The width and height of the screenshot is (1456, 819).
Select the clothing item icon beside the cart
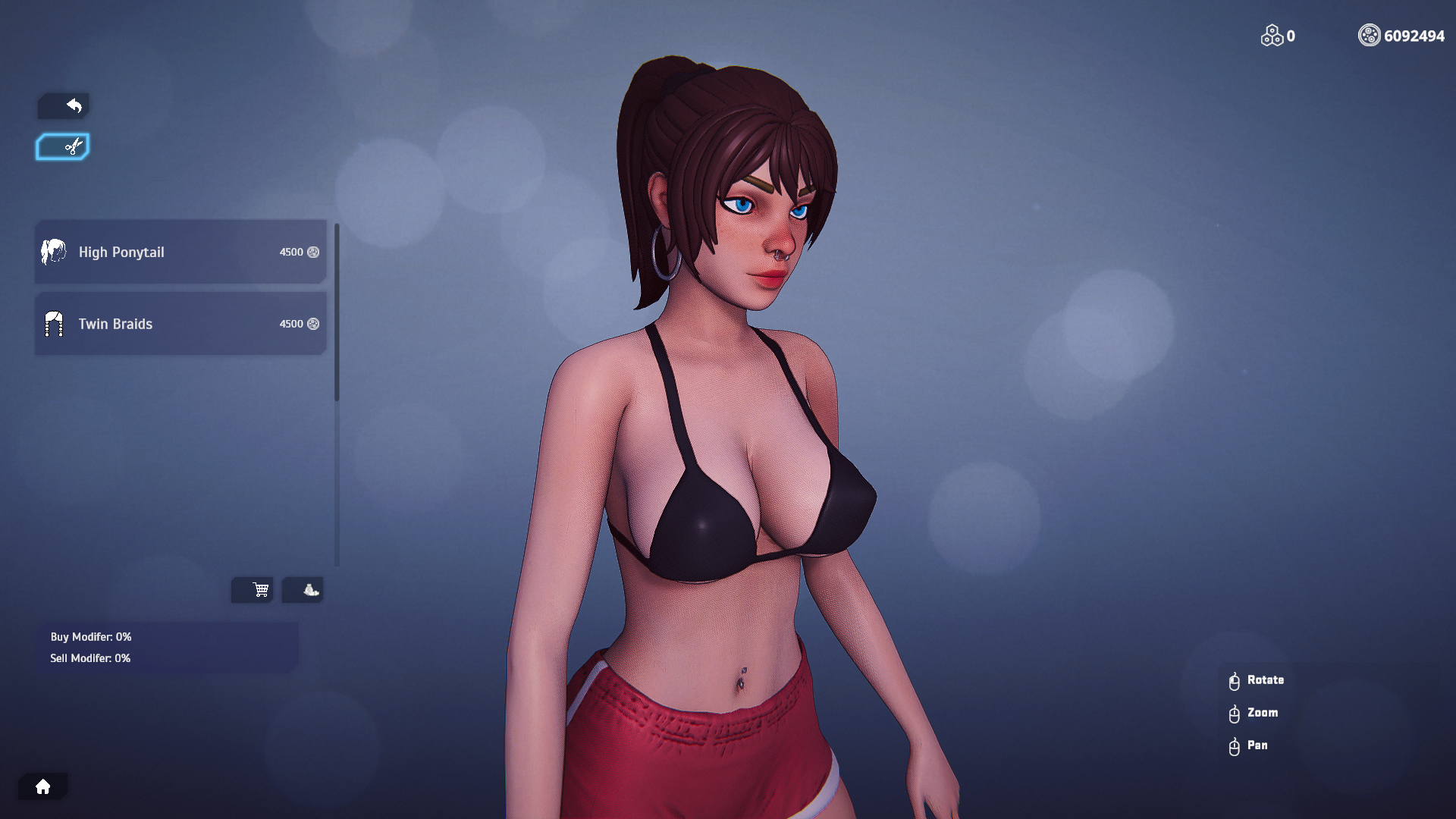303,589
